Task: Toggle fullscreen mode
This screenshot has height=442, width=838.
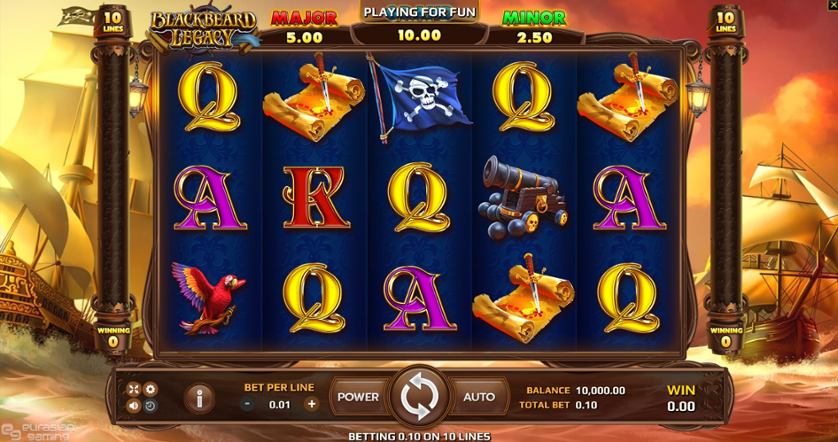Action: [134, 389]
